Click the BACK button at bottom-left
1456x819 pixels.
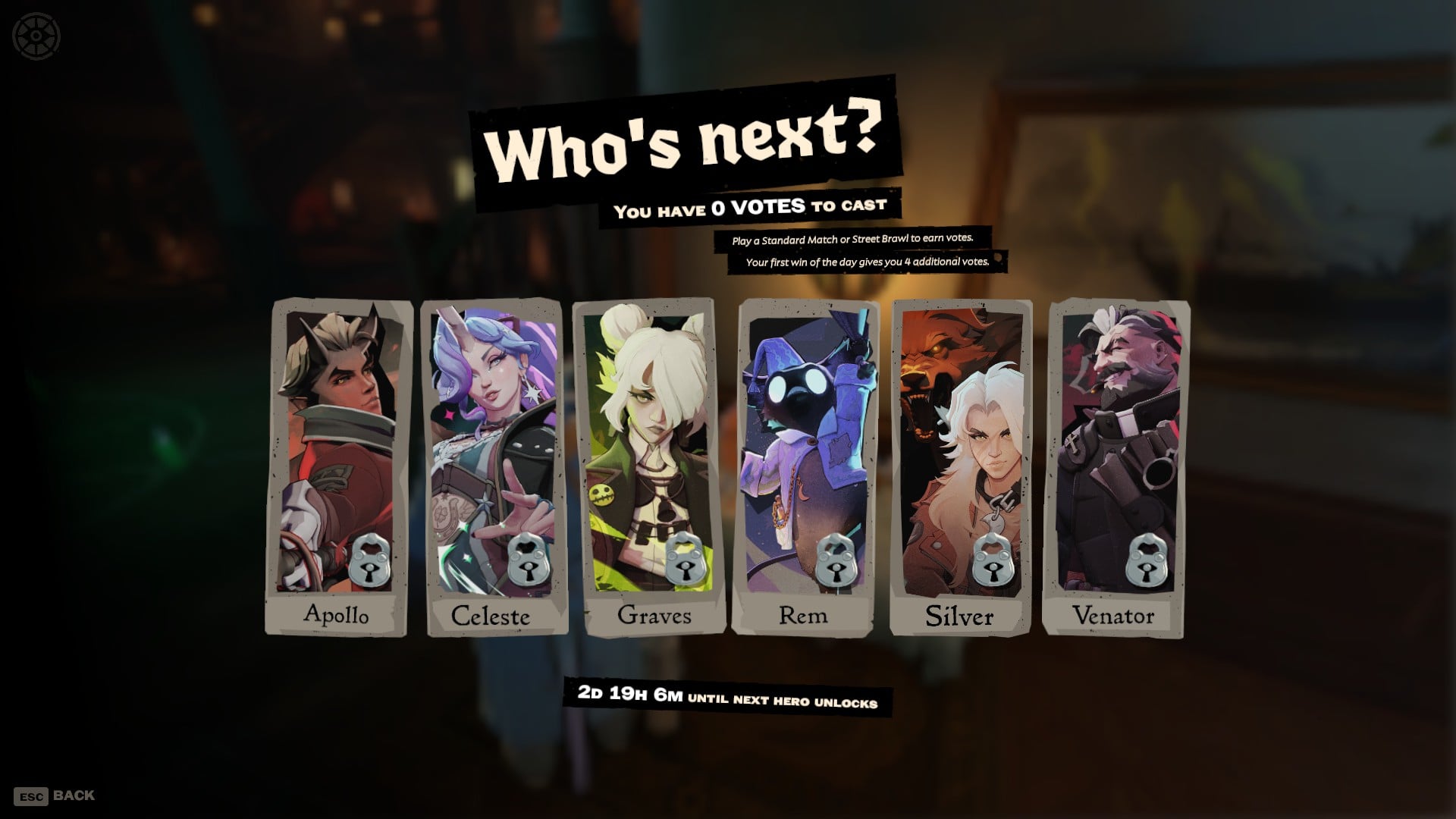tap(73, 795)
